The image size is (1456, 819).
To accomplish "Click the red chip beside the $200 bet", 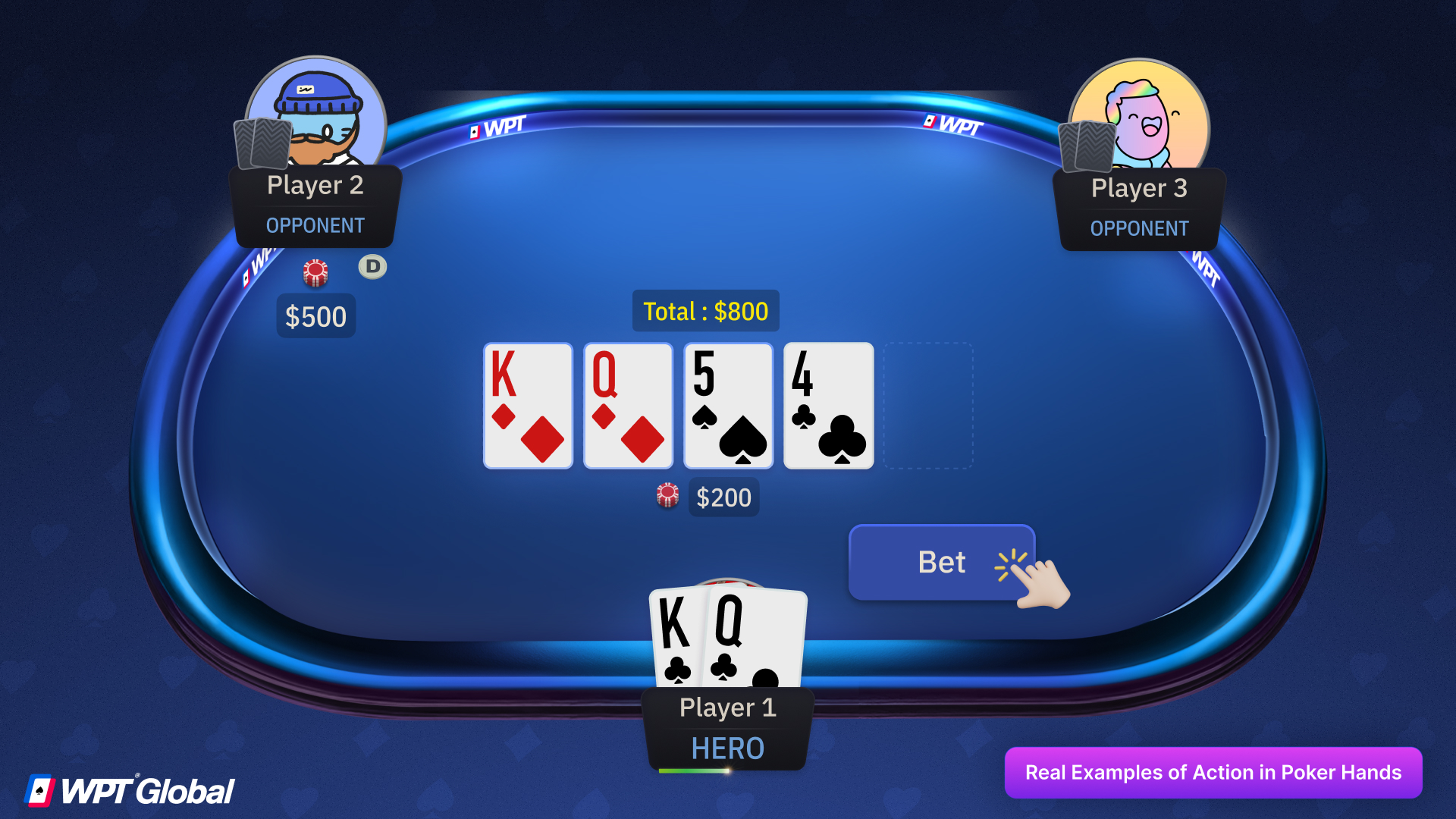I will click(x=667, y=497).
